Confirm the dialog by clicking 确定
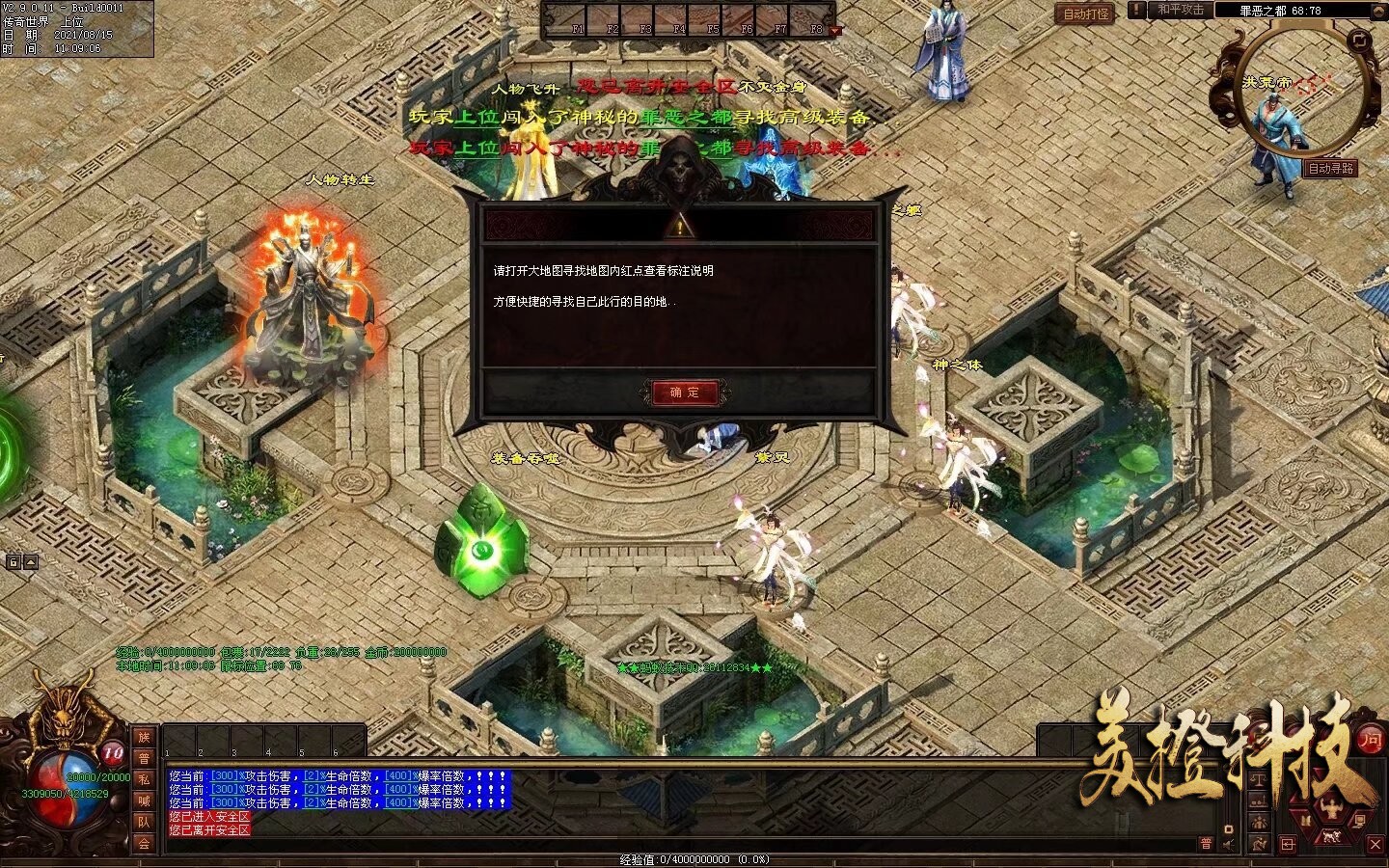Viewport: 1389px width, 868px height. click(x=685, y=393)
